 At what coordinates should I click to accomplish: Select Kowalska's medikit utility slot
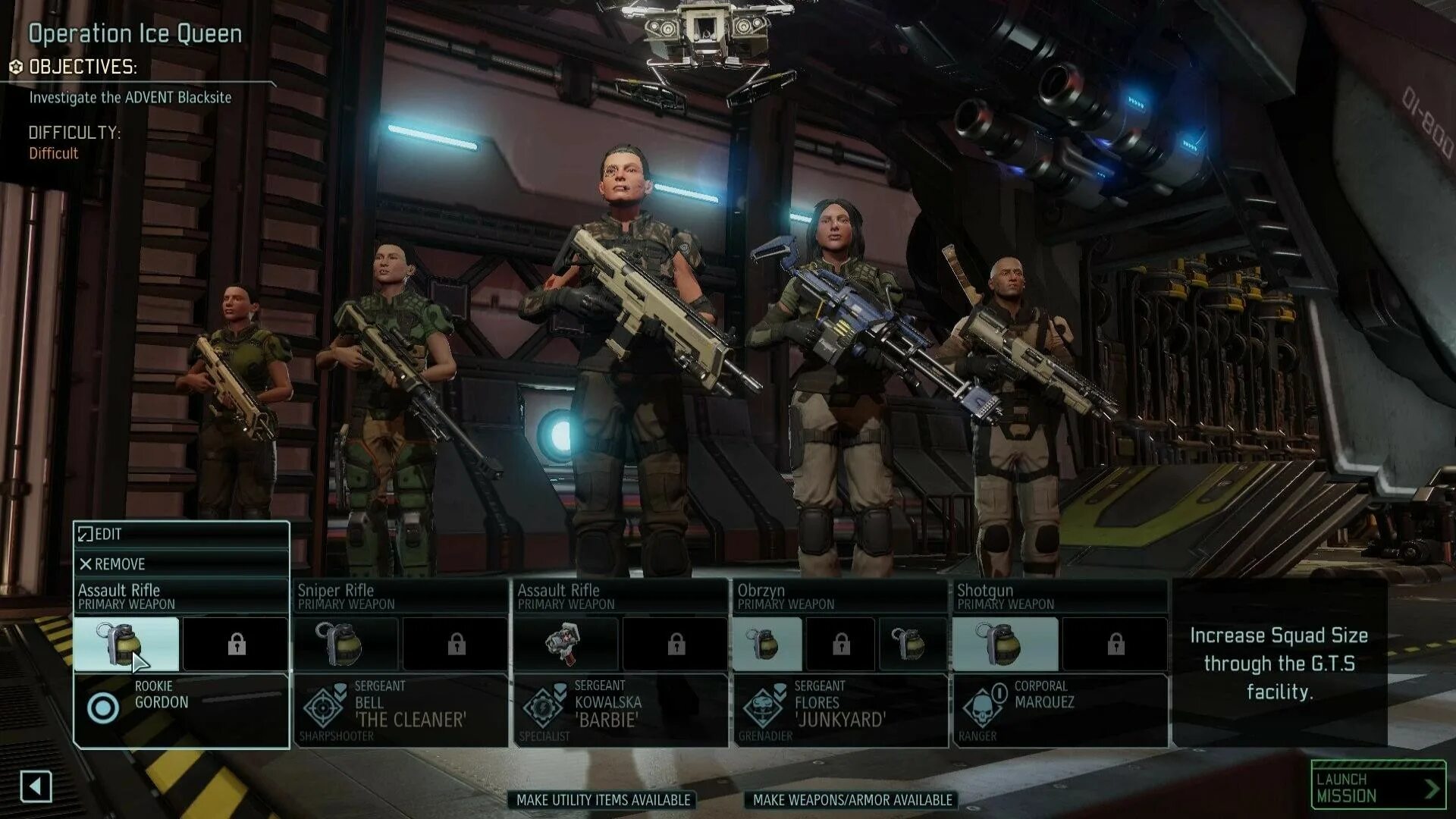tap(566, 644)
